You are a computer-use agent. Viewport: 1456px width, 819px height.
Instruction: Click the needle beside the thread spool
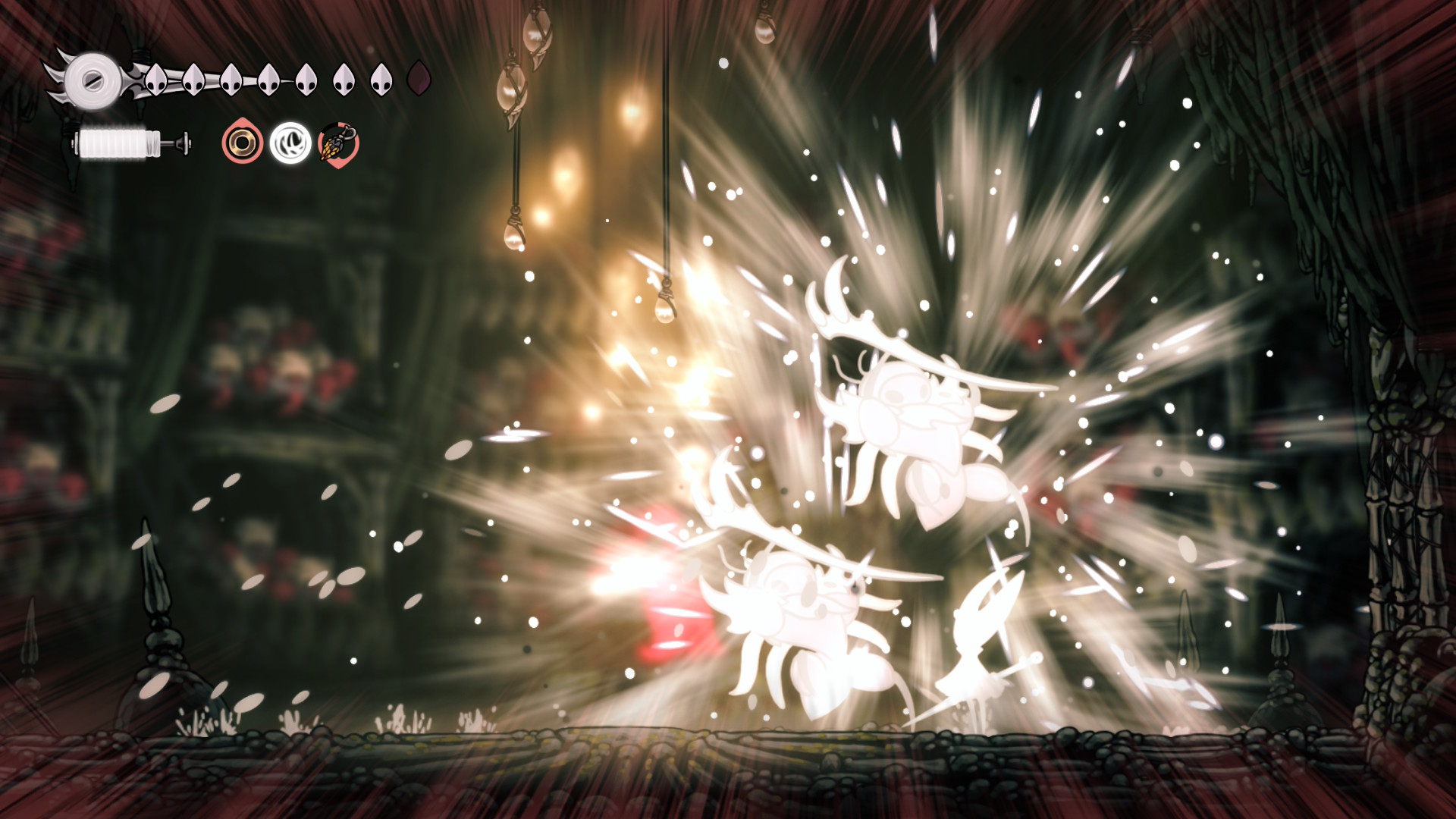(177, 143)
